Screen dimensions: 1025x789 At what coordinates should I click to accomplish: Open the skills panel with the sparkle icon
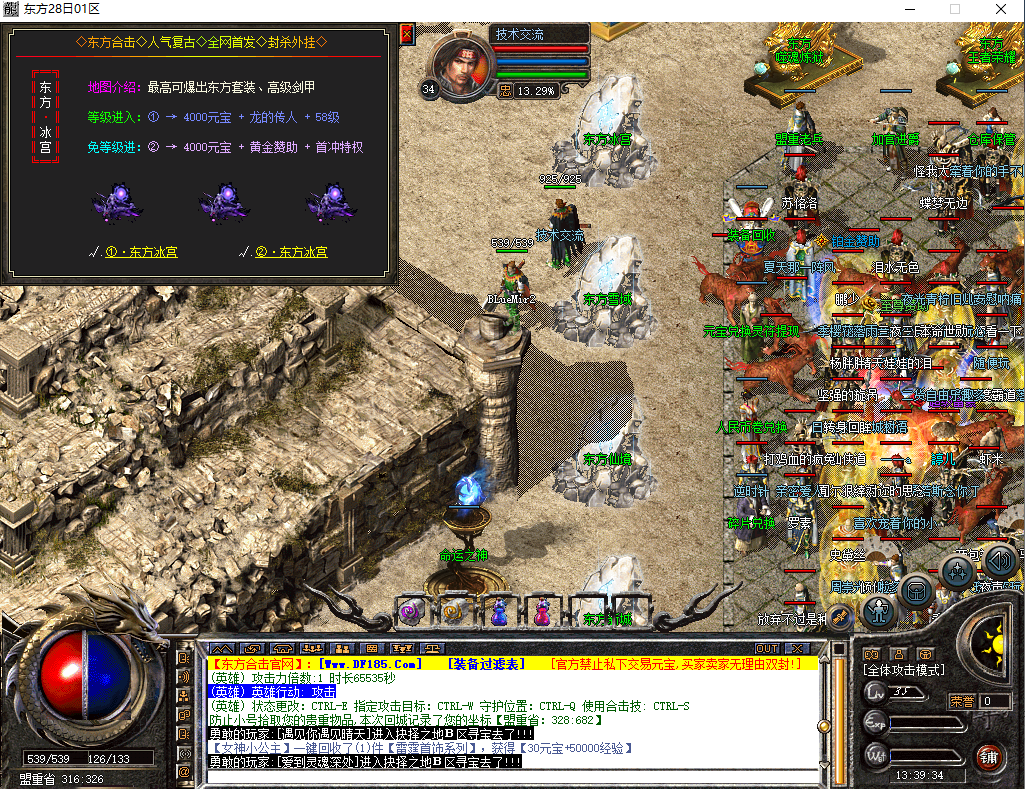[957, 572]
